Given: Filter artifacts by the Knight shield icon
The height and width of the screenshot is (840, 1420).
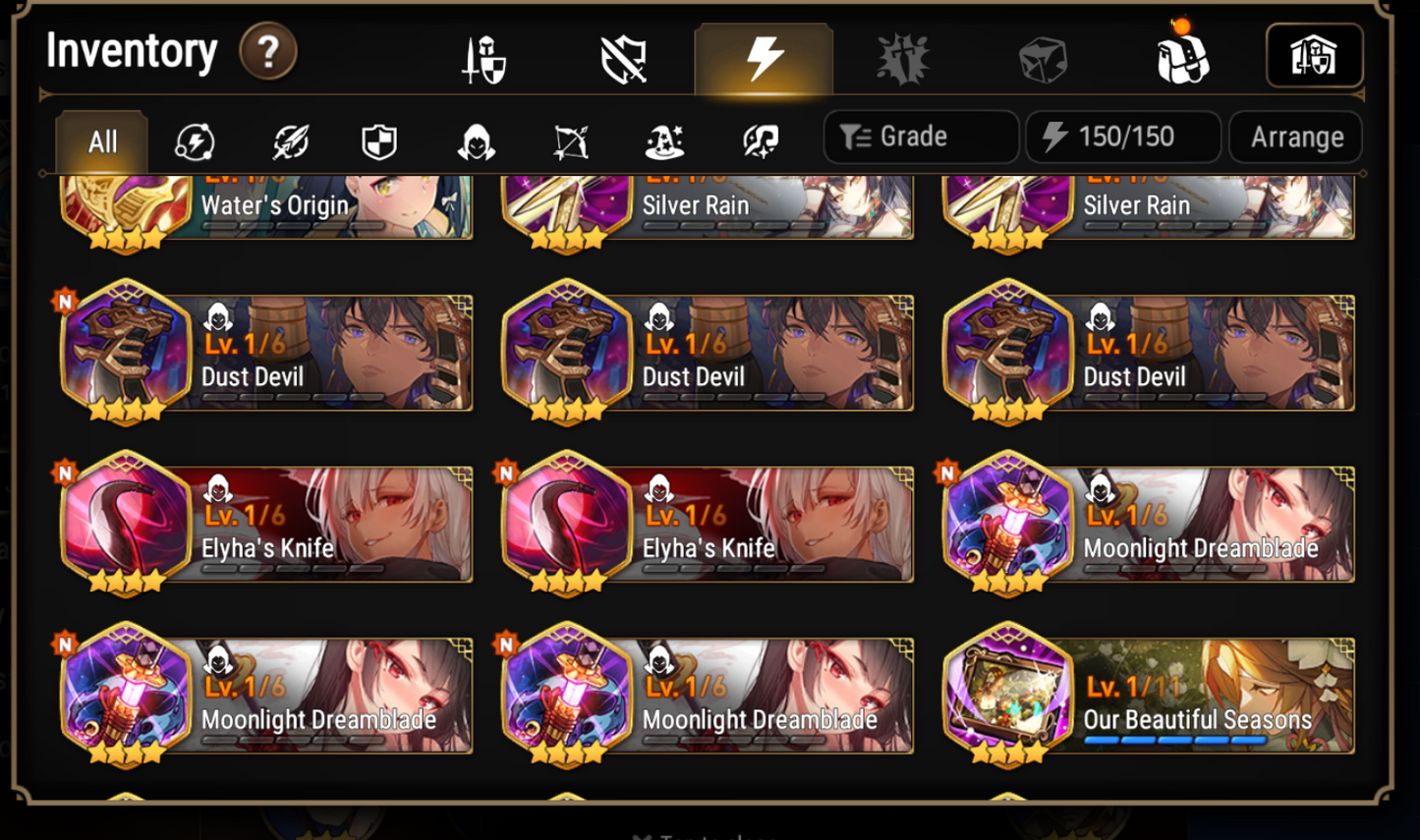Looking at the screenshot, I should coord(380,141).
